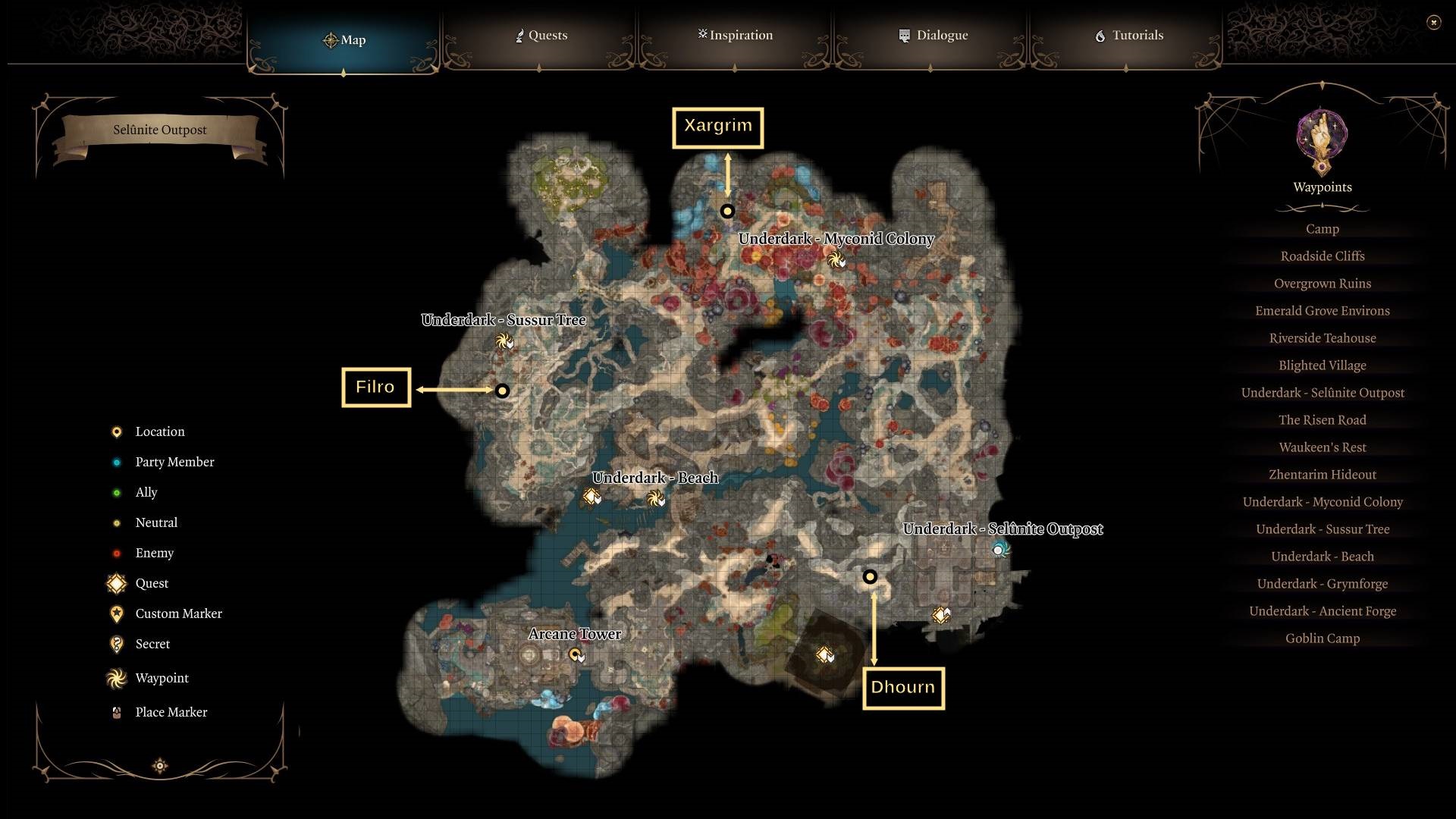
Task: Choose Roadside Cliffs from waypoint list
Action: point(1322,256)
